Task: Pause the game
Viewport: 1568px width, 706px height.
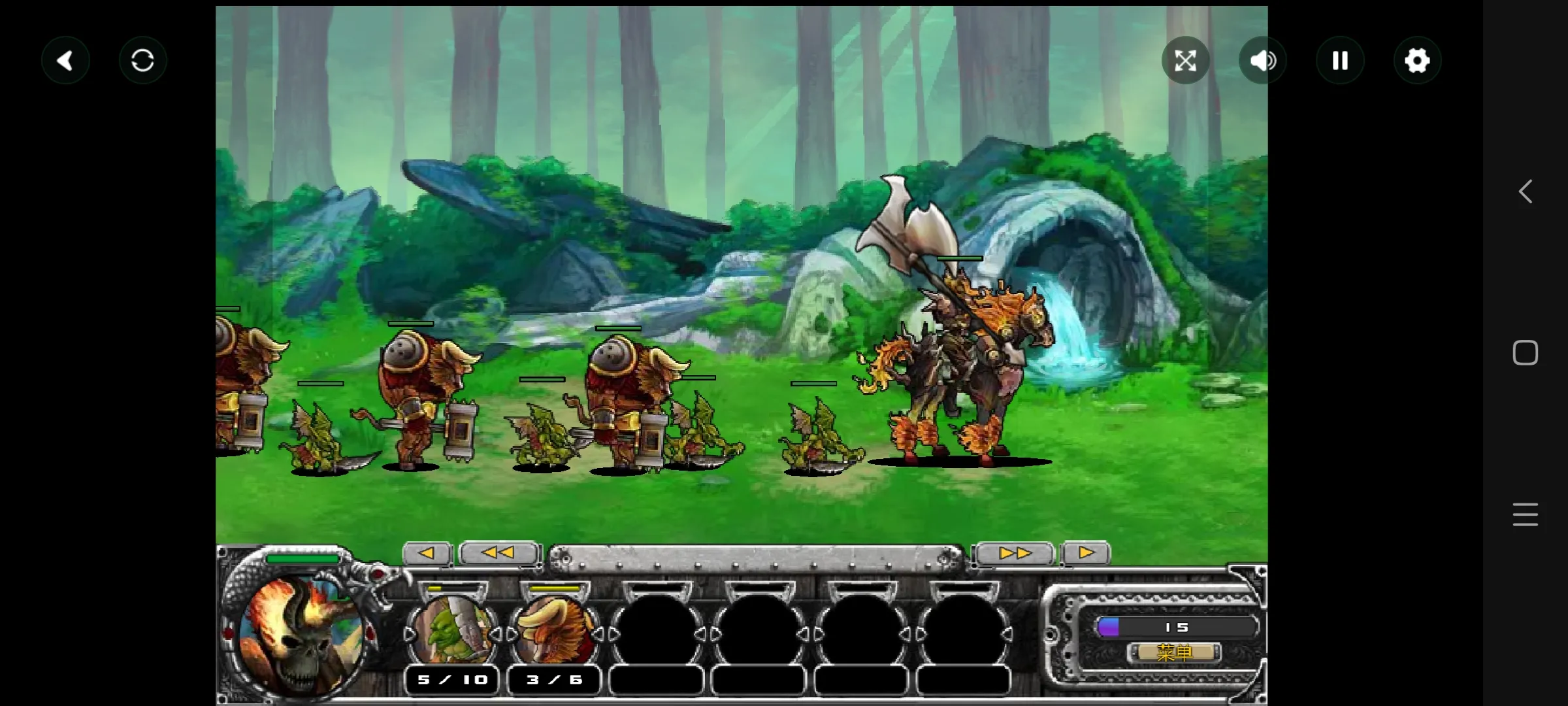Action: pos(1340,61)
